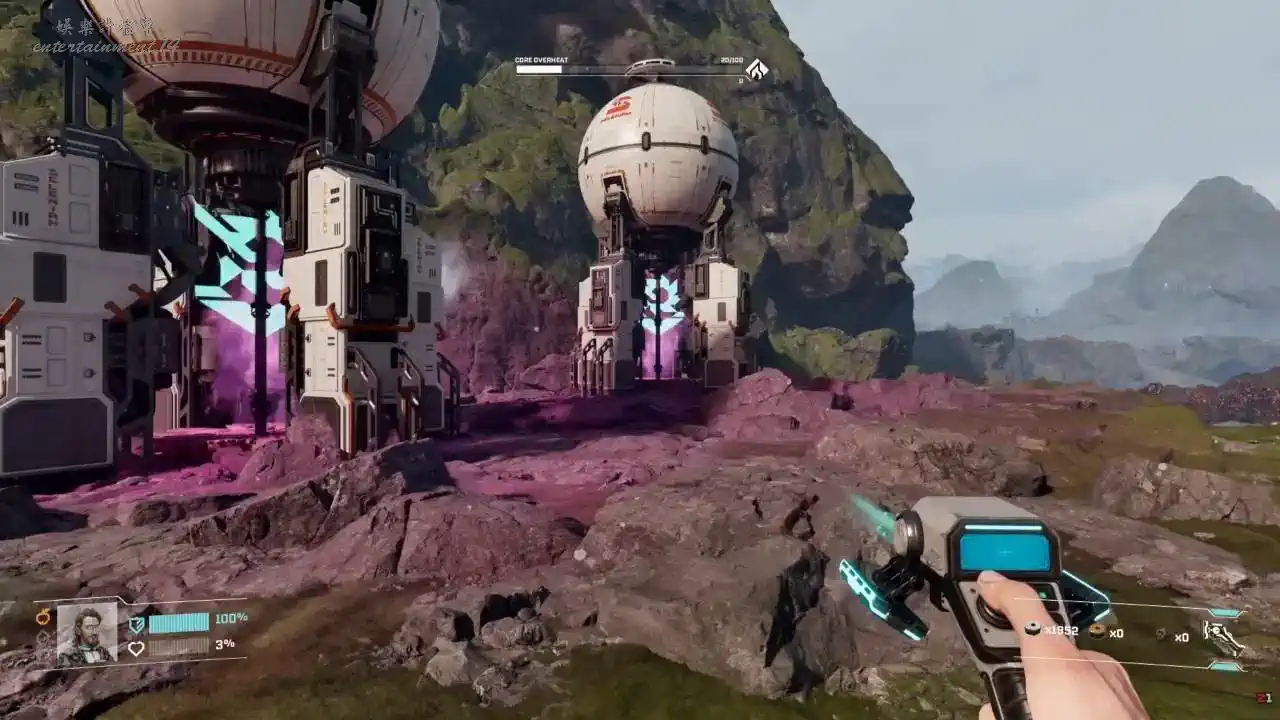Screen dimensions: 1280x720
Task: Select the grey disc resource with x1852
Action: tap(1033, 630)
